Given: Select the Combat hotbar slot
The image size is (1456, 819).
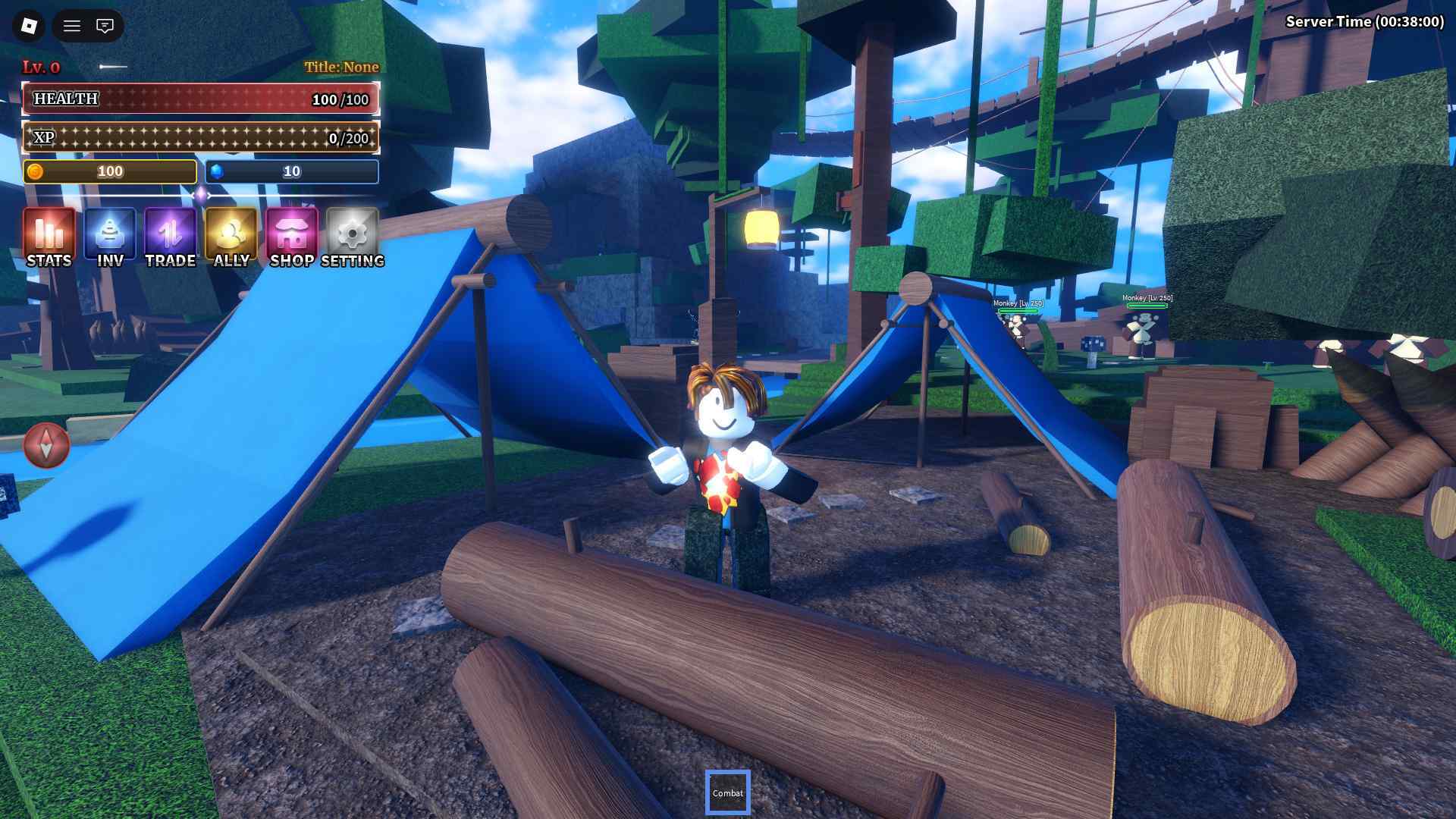Looking at the screenshot, I should pyautogui.click(x=727, y=792).
